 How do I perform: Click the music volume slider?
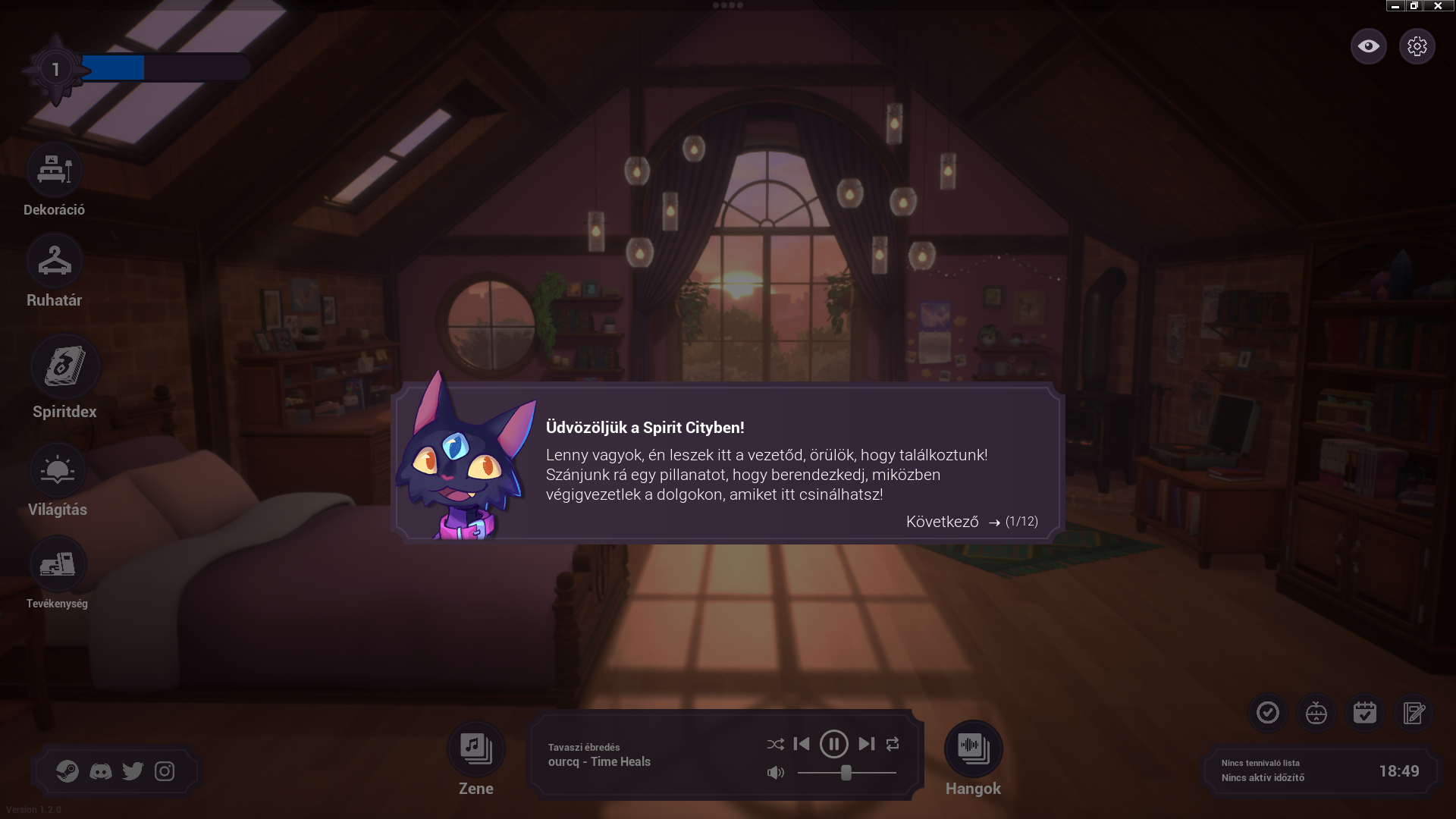846,773
